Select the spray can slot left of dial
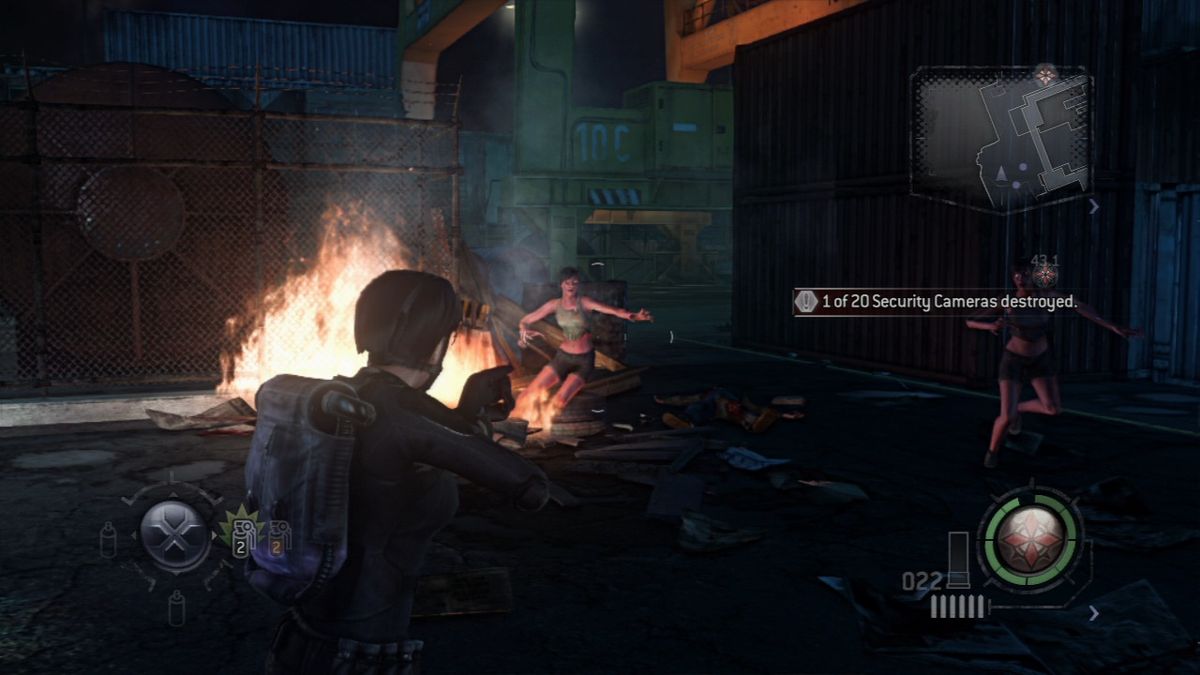This screenshot has width=1200, height=675. [x=108, y=540]
